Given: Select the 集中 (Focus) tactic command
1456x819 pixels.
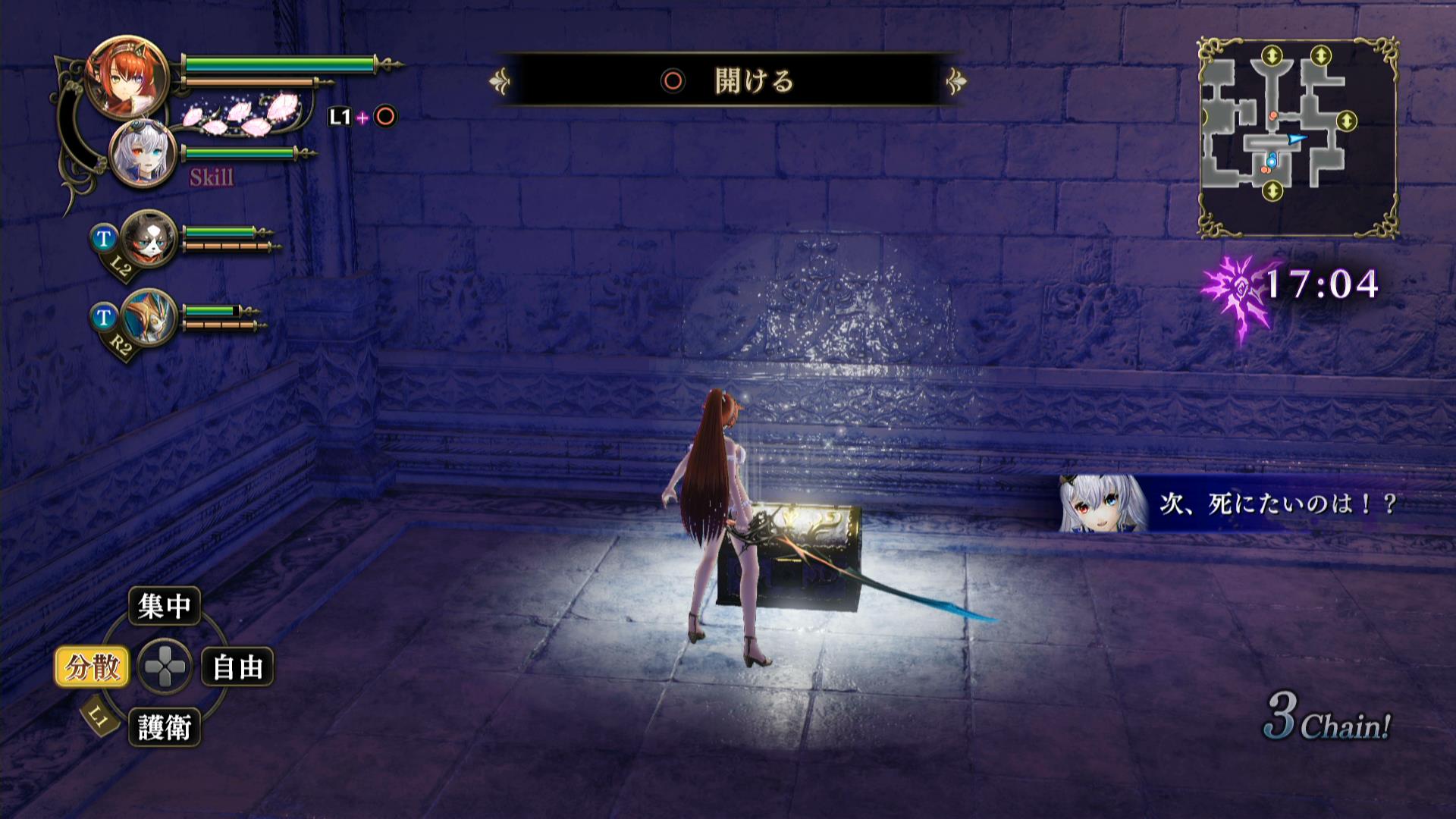Looking at the screenshot, I should coord(164,606).
